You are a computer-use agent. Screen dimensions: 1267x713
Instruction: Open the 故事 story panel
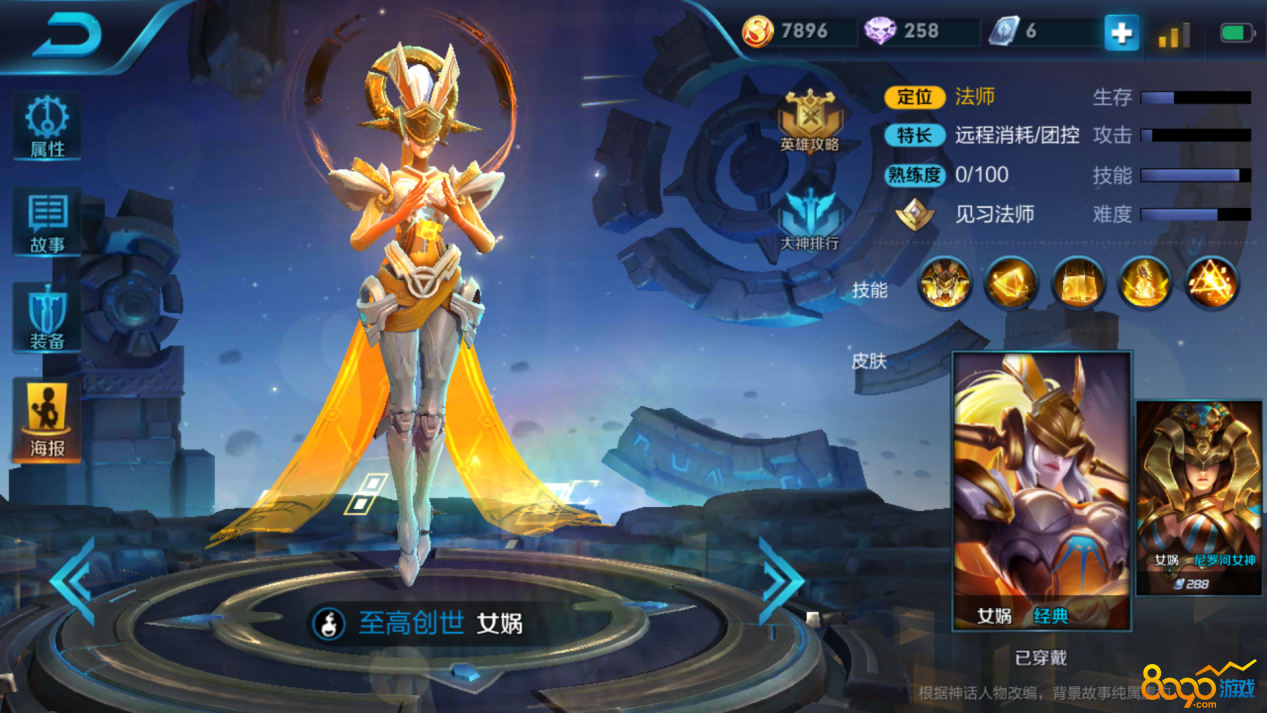tap(47, 222)
